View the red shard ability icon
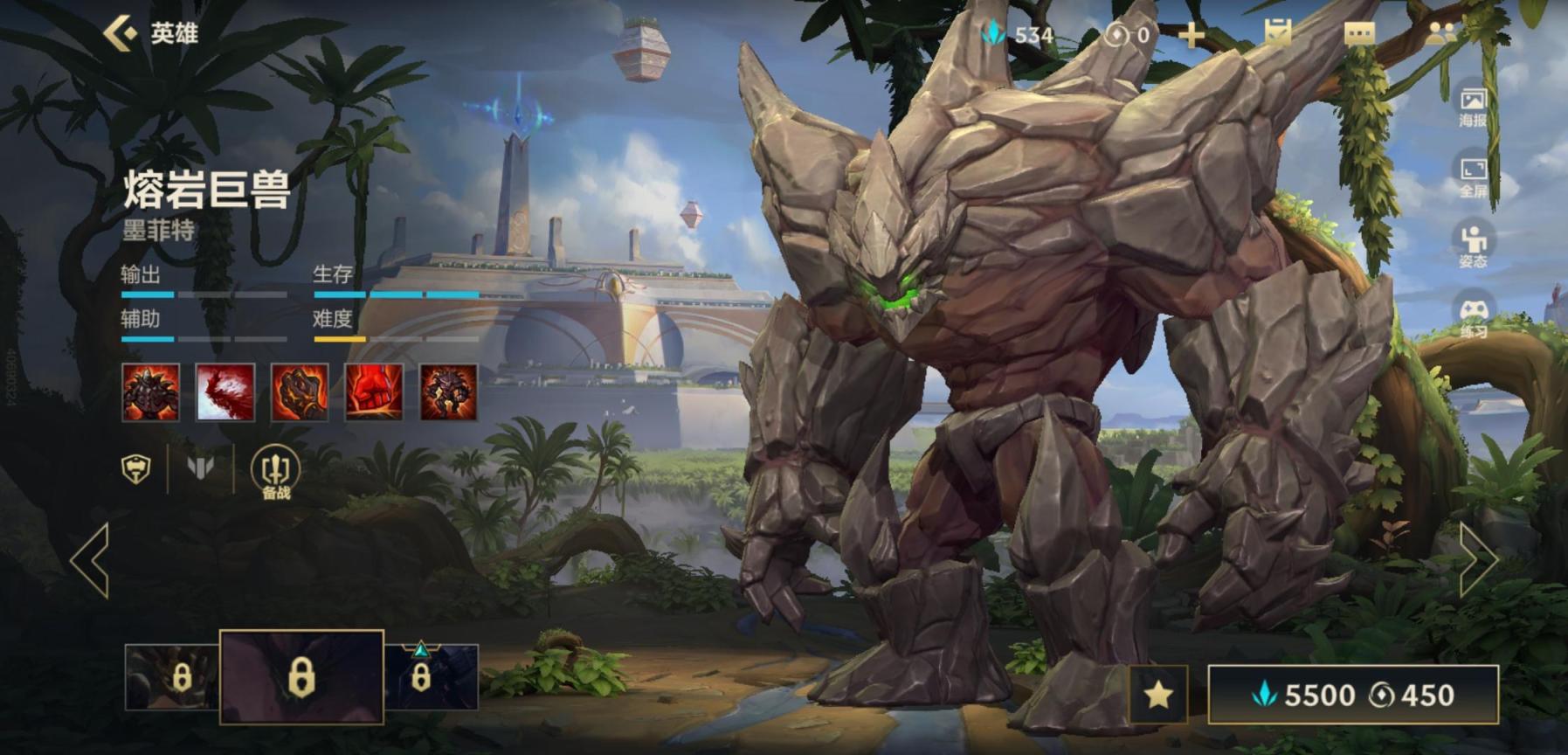This screenshot has width=1568, height=755. [x=225, y=393]
